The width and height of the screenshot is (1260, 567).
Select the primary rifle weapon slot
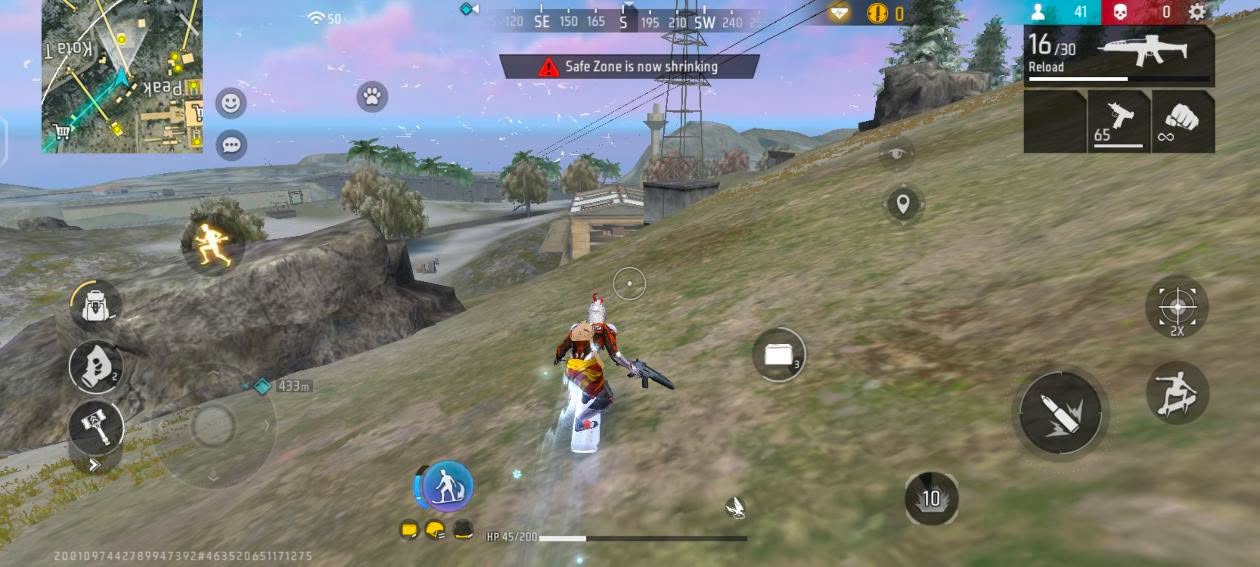[x=1119, y=56]
